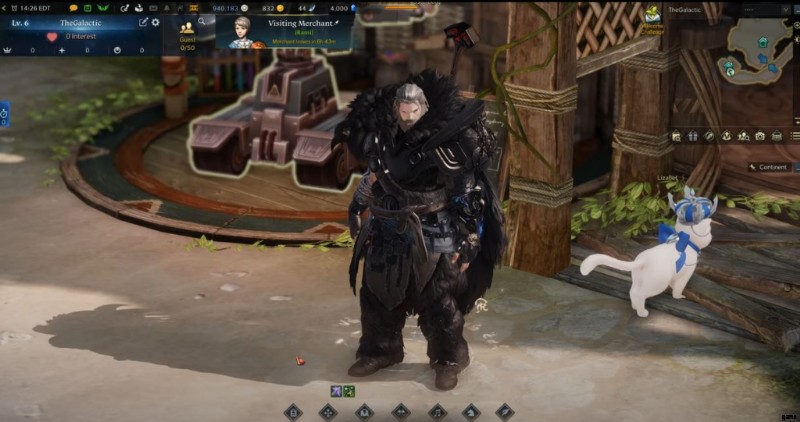Select the feather quill menu icon

click(x=505, y=411)
